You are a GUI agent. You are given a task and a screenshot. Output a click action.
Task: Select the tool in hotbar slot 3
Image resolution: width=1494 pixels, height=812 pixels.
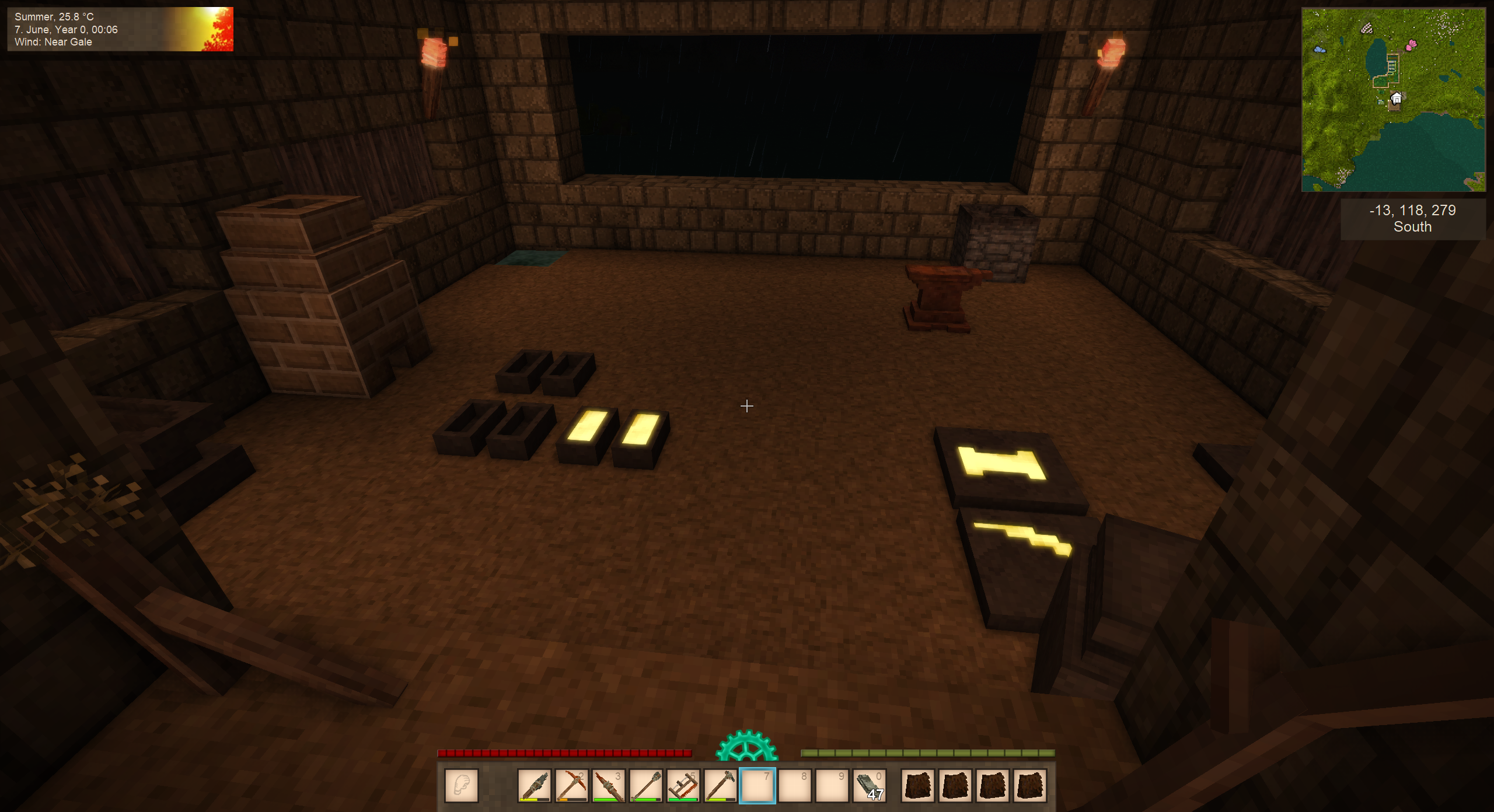point(609,785)
